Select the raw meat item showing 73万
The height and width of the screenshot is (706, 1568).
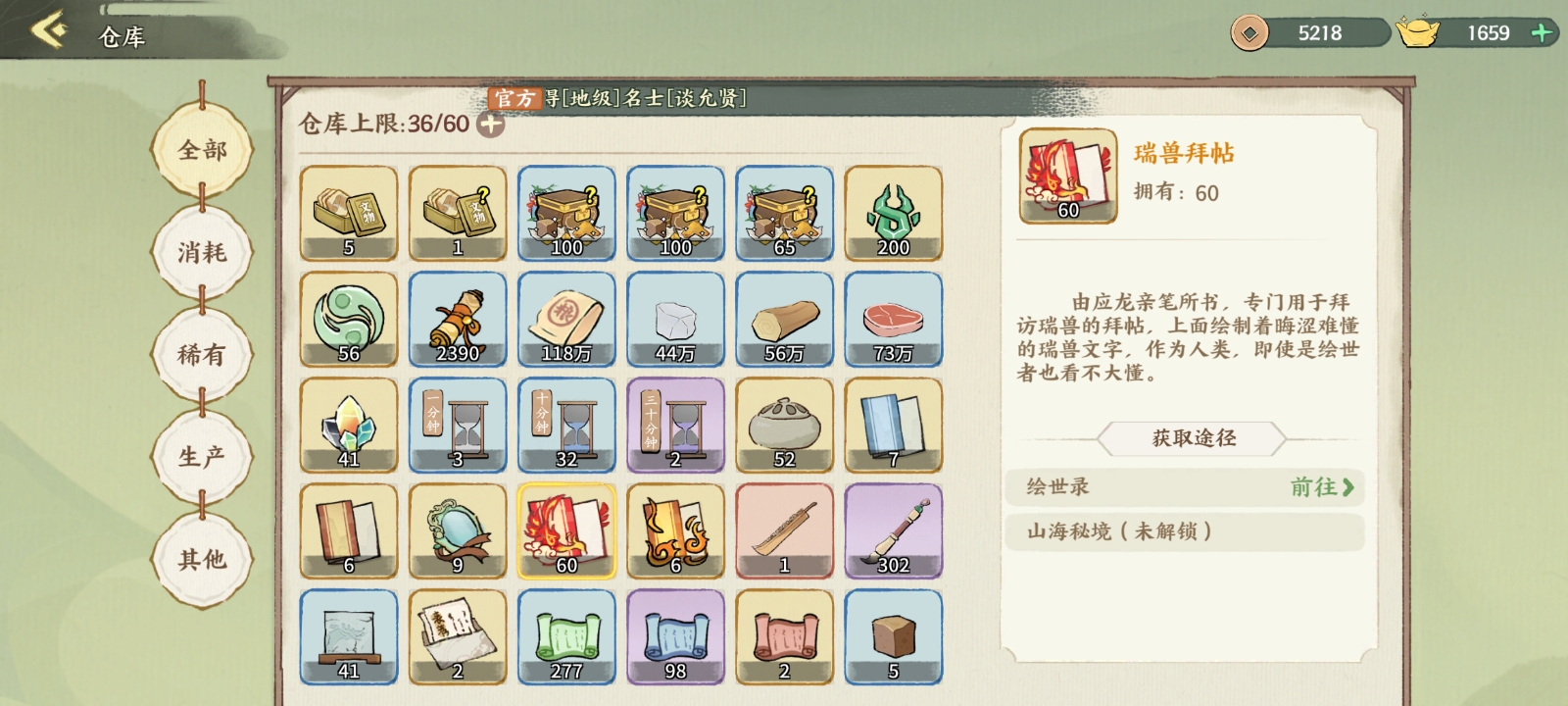click(892, 319)
